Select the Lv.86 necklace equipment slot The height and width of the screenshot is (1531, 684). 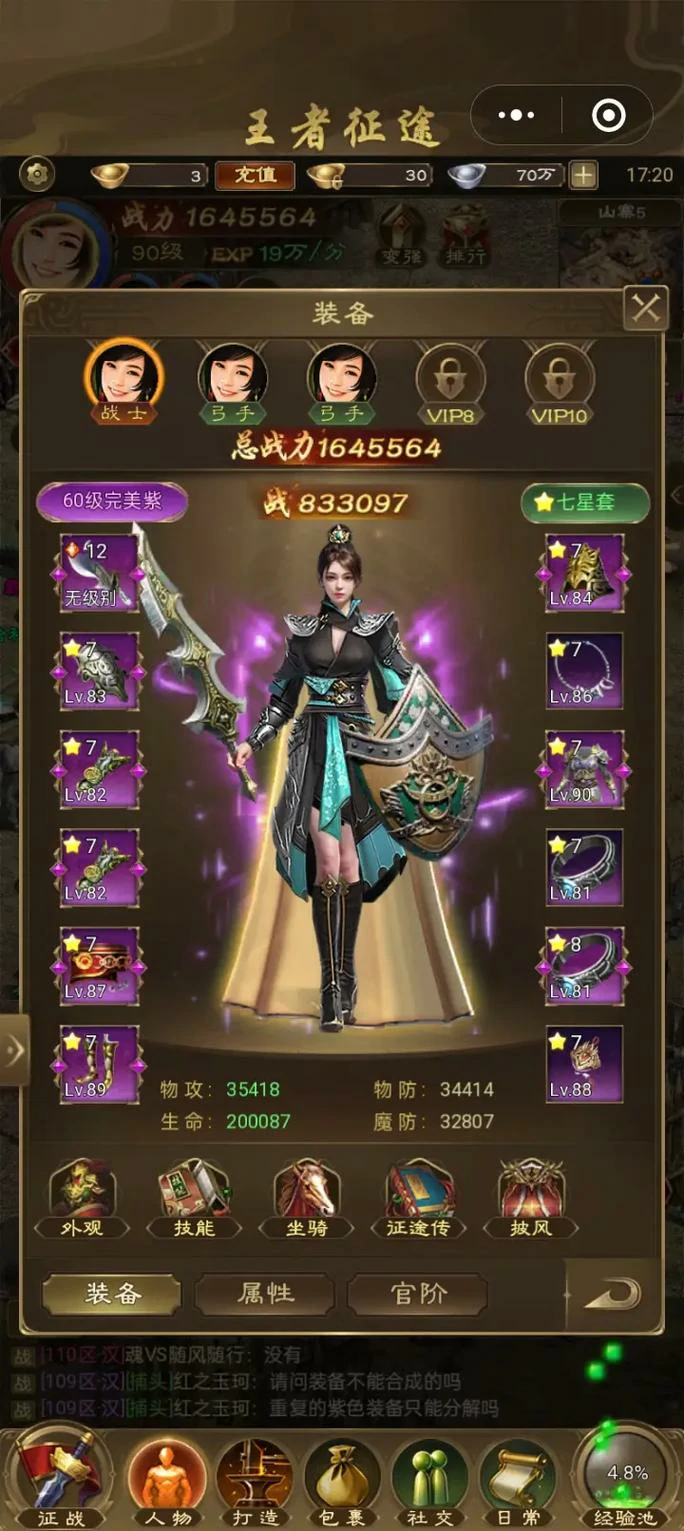[x=584, y=671]
